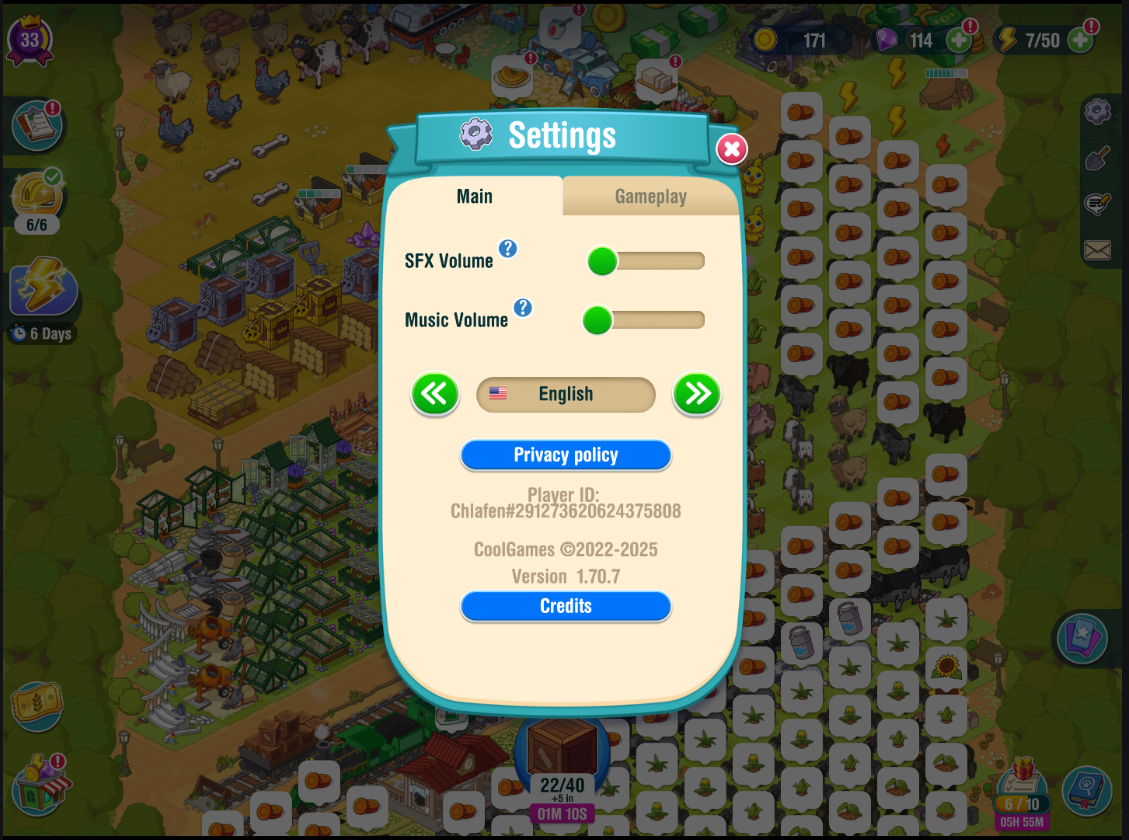Add more purple gems
Image resolution: width=1129 pixels, height=840 pixels.
click(958, 40)
